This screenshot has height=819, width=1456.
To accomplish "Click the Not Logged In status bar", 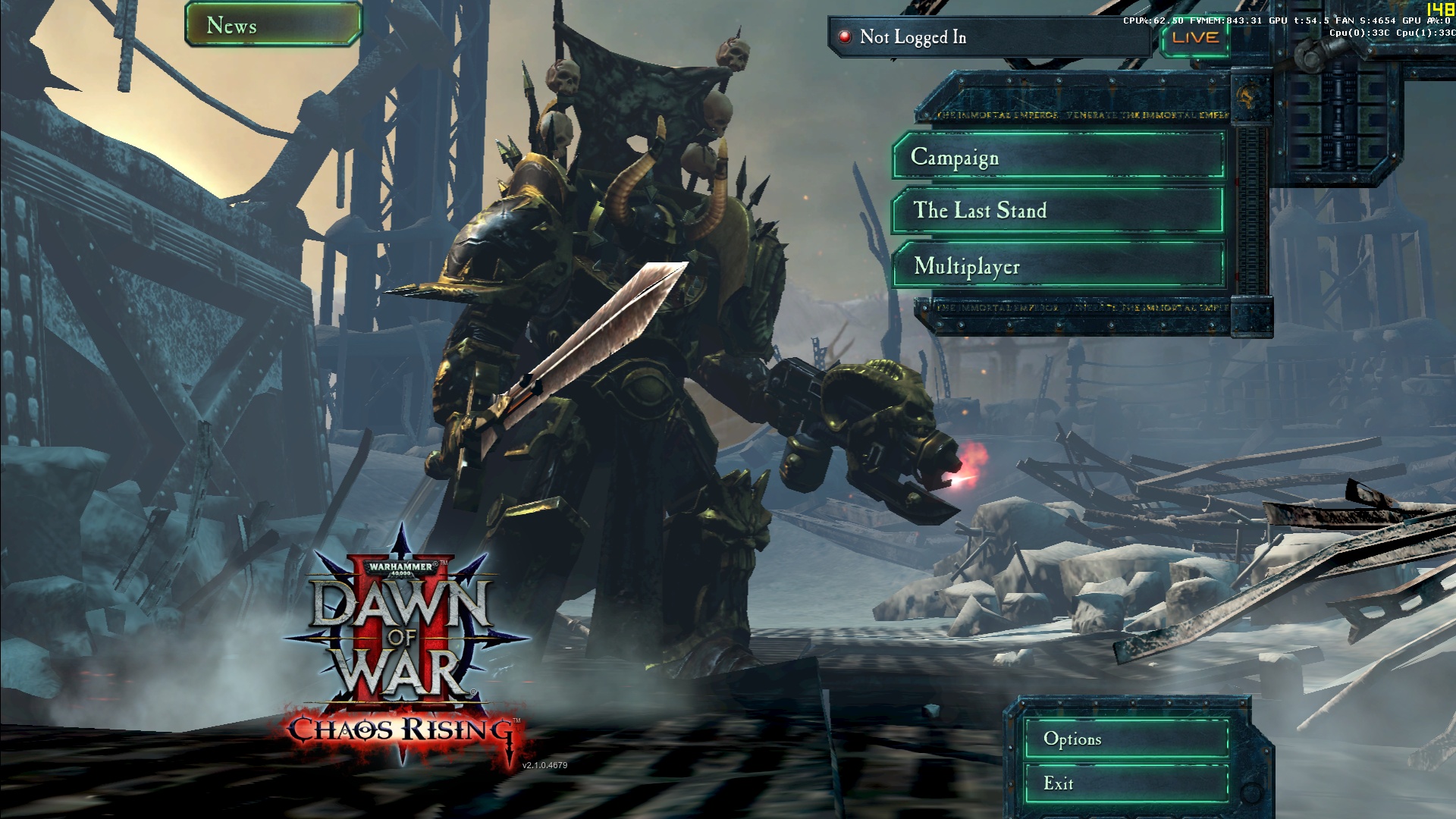I will pyautogui.click(x=990, y=37).
